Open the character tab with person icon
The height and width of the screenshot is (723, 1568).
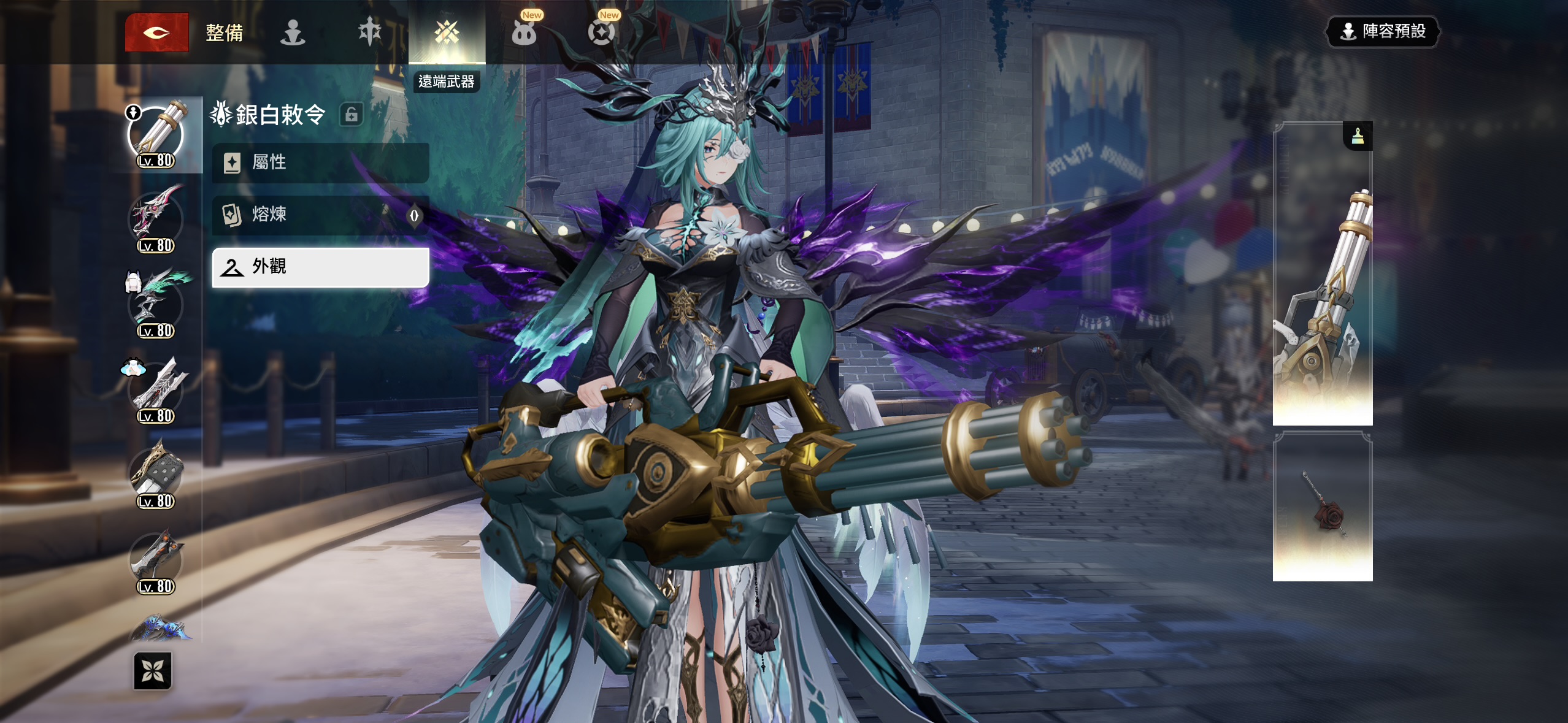pos(293,33)
